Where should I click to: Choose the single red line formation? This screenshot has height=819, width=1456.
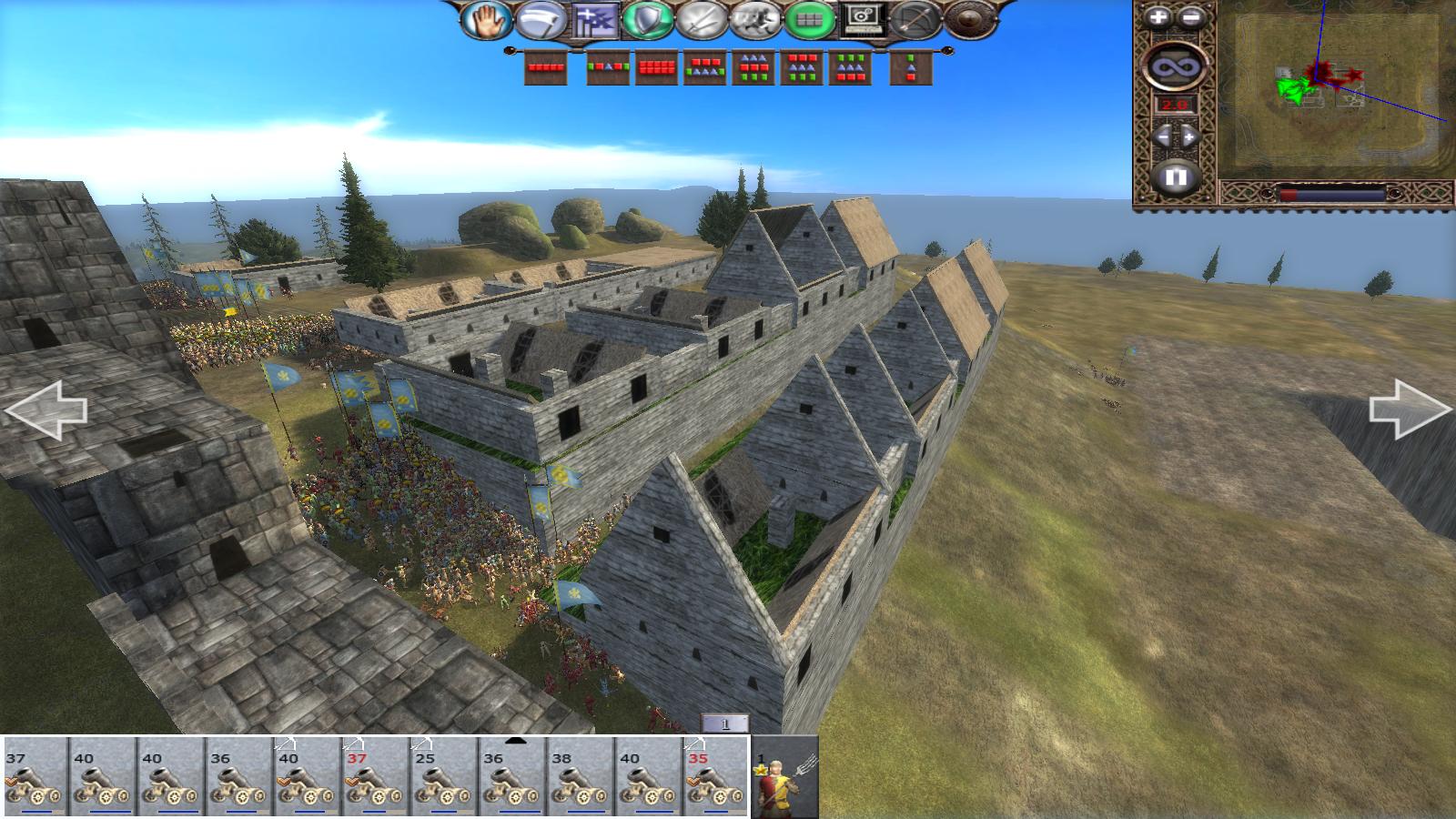click(546, 68)
